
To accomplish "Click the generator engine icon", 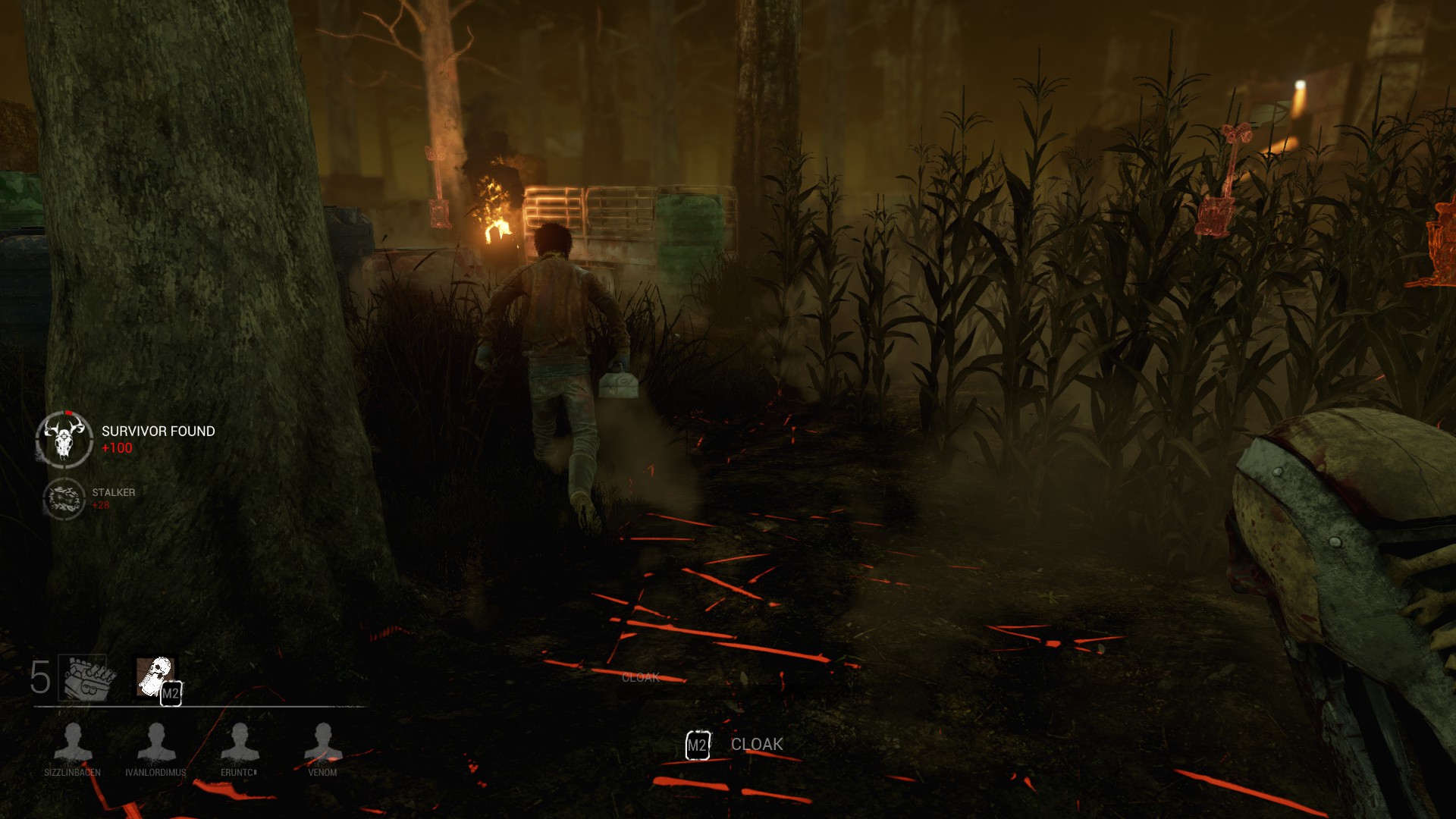I will pyautogui.click(x=88, y=677).
